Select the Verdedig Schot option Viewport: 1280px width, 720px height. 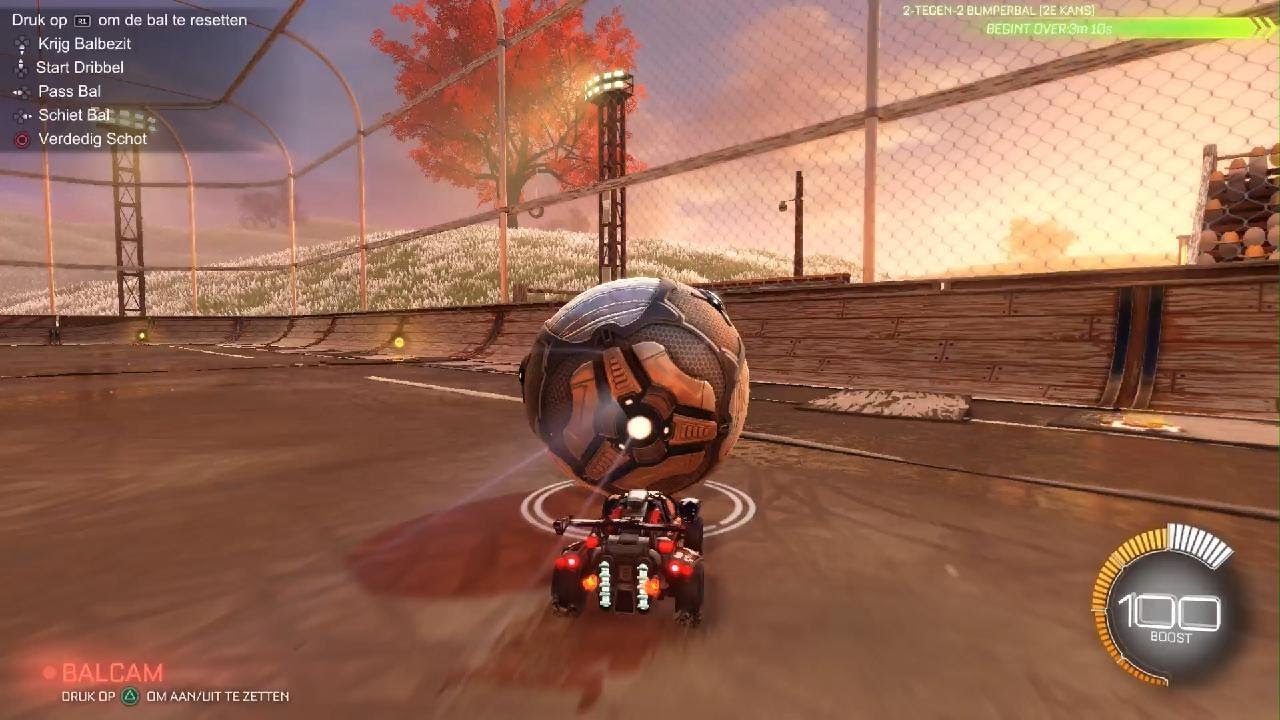(92, 139)
